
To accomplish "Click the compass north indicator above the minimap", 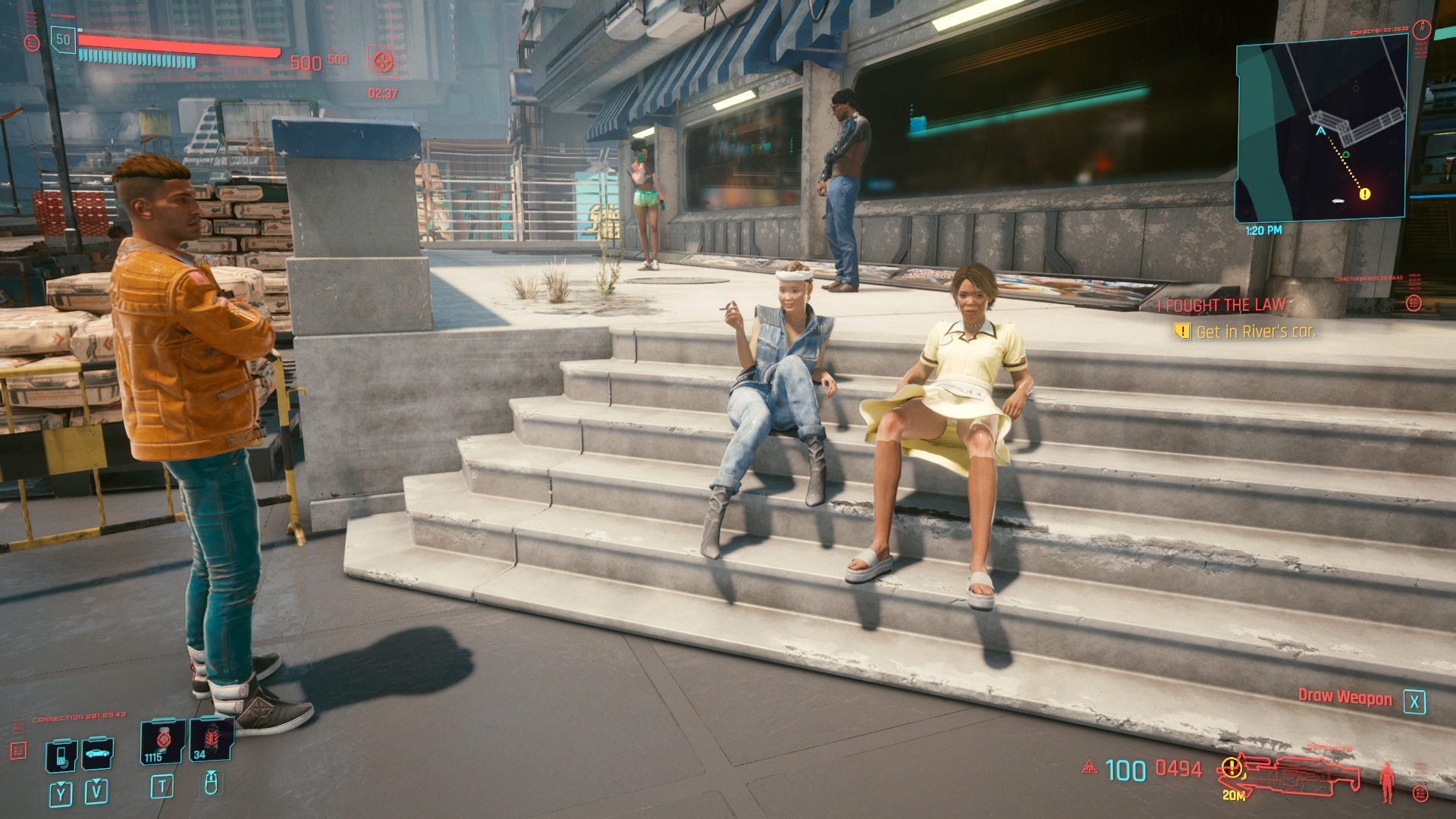I will (x=1421, y=30).
